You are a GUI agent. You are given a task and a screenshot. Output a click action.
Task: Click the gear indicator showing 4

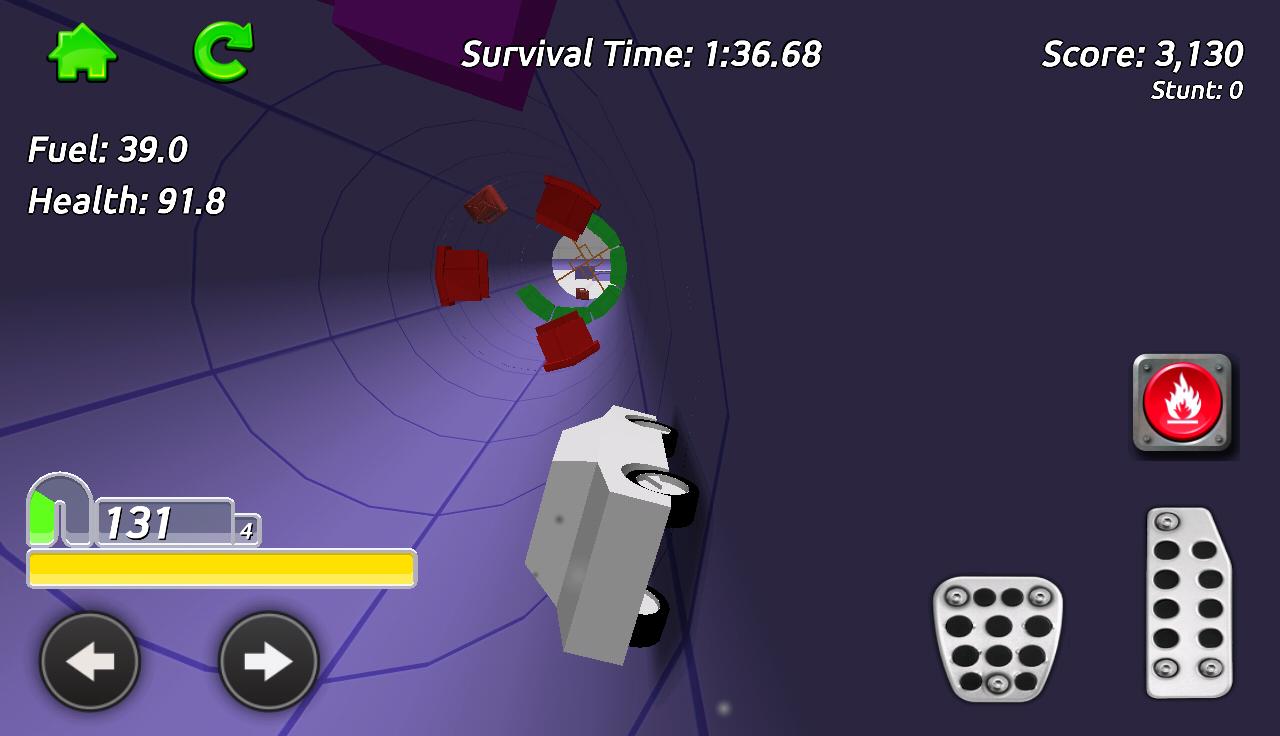click(x=245, y=530)
